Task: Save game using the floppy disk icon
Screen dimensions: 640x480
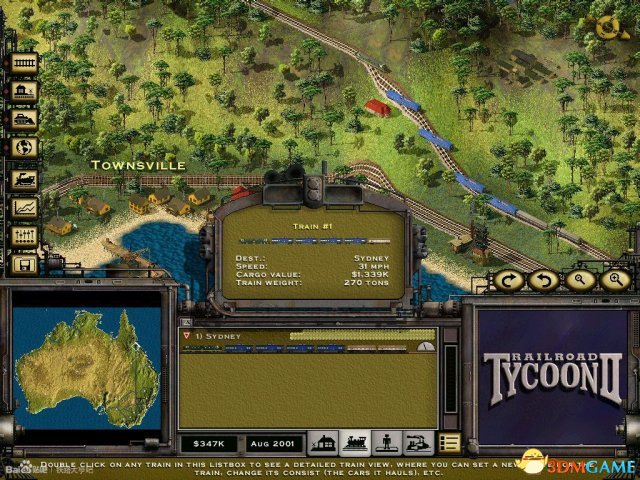Action: click(x=23, y=265)
